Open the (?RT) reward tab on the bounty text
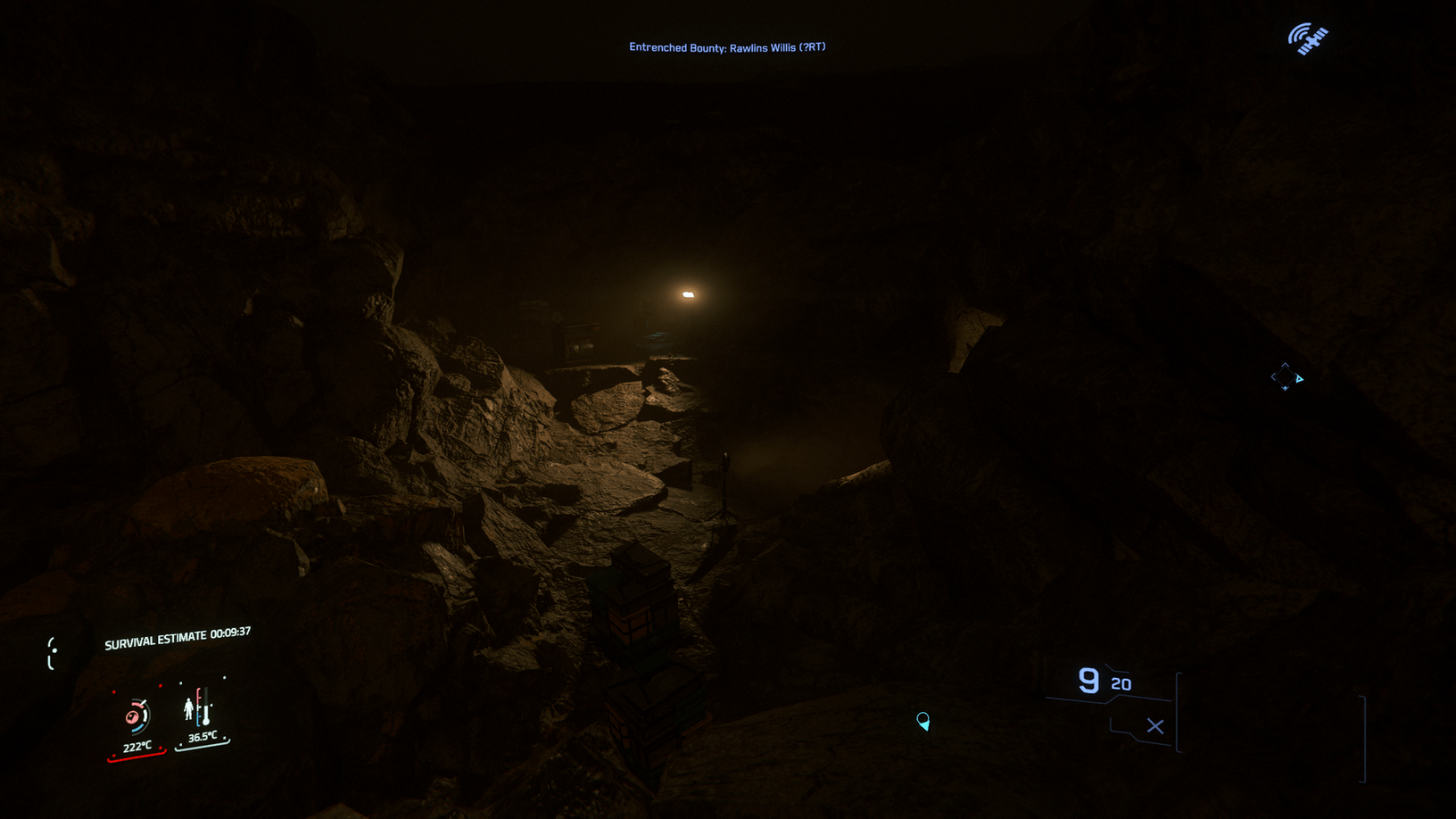This screenshot has height=819, width=1456. 813,46
